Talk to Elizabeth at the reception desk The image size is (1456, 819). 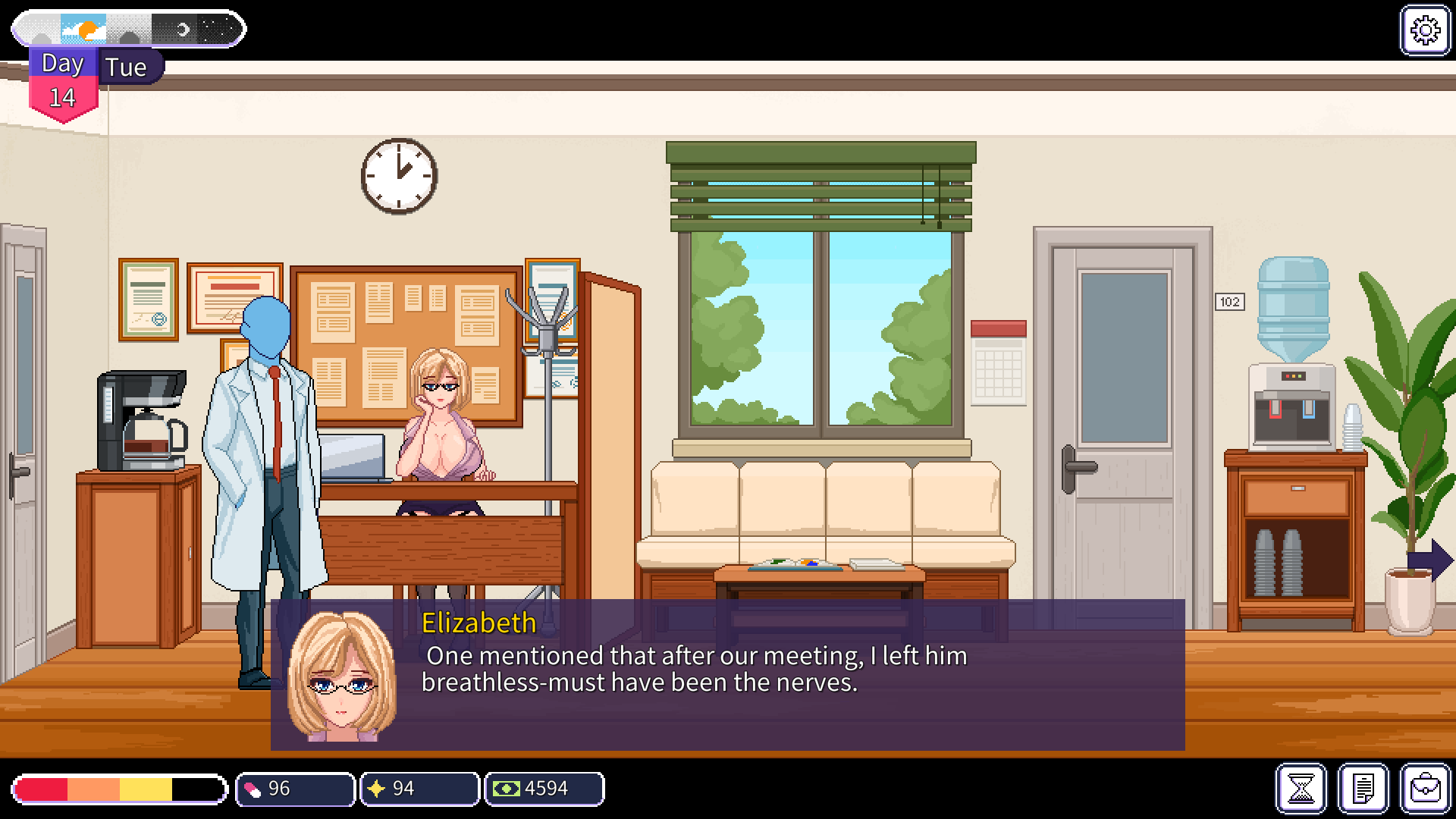440,409
